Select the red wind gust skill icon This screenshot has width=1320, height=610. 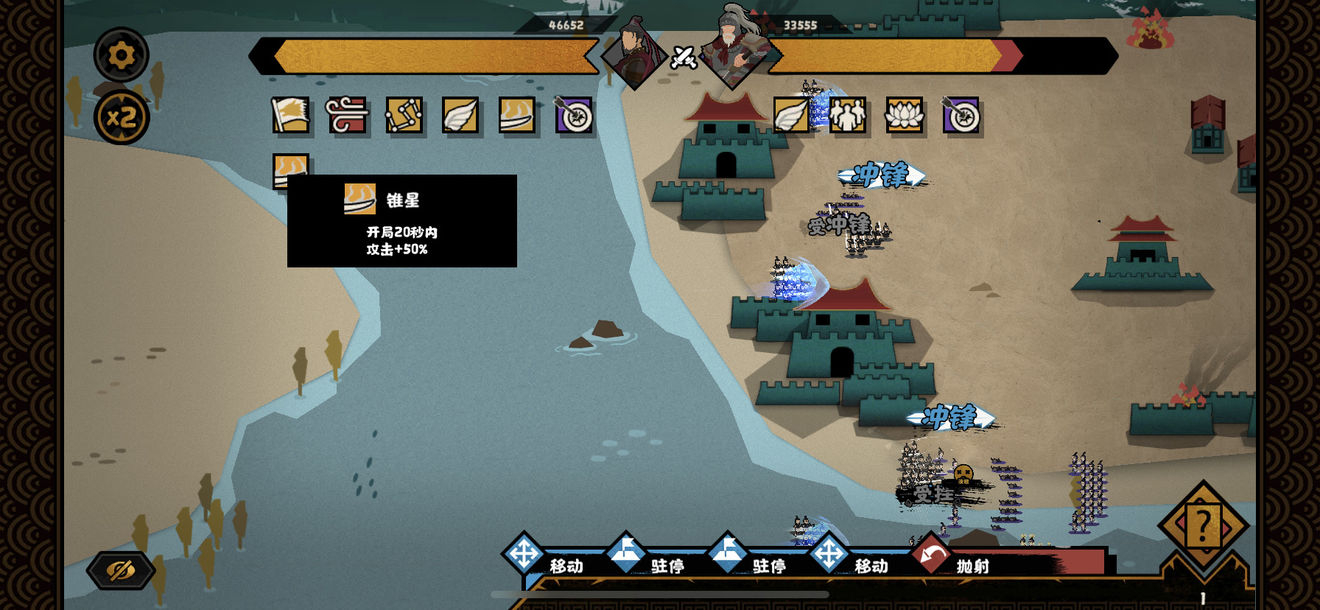click(x=347, y=115)
